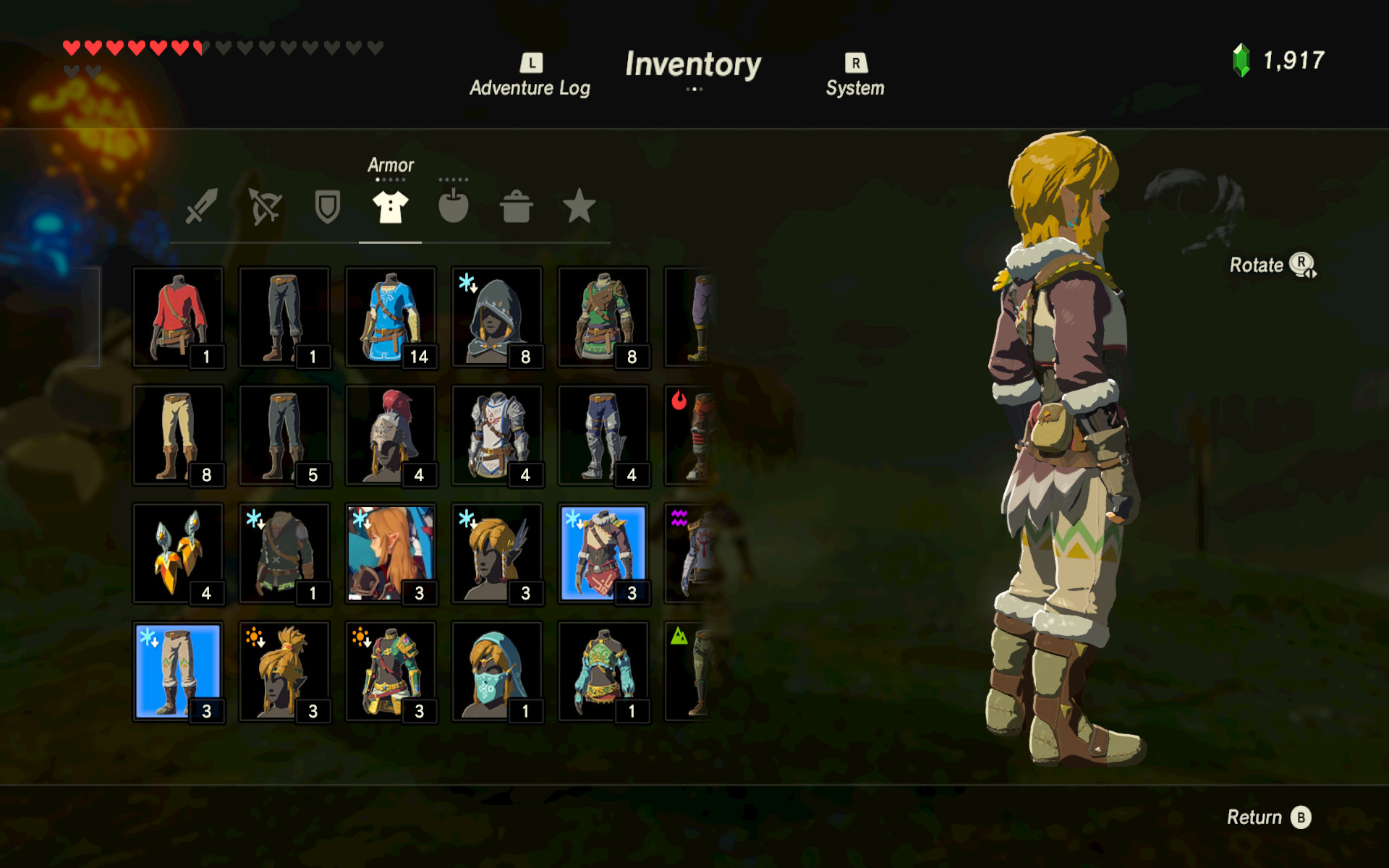This screenshot has width=1389, height=868.
Task: Select the cooking pot meals category icon
Action: 517,208
